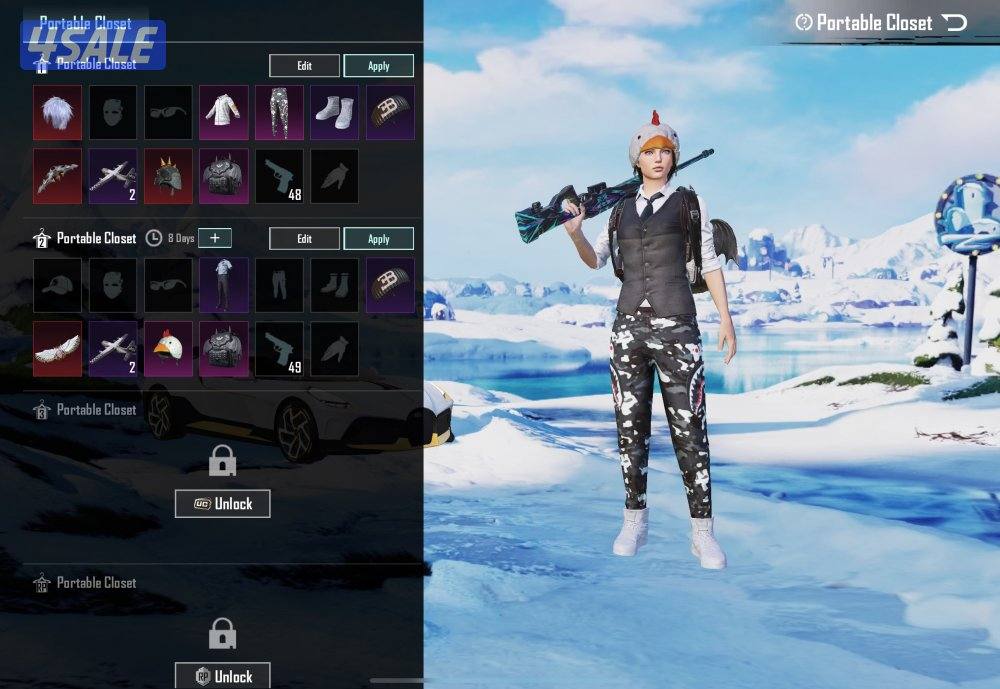Choose the white feathered wings slot
Image resolution: width=1000 pixels, height=689 pixels.
coord(58,348)
